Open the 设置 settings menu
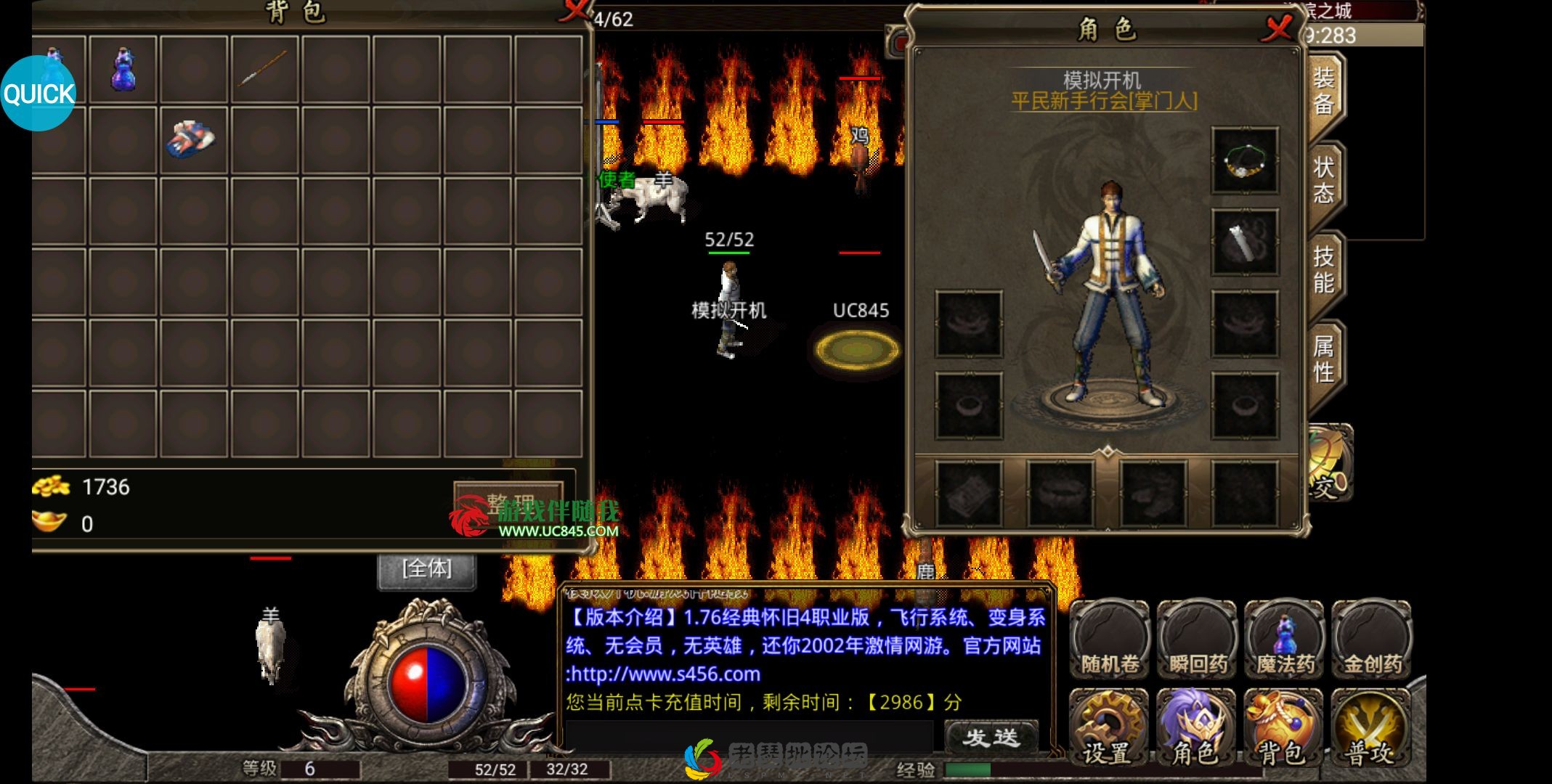This screenshot has height=784, width=1552. tap(1108, 727)
